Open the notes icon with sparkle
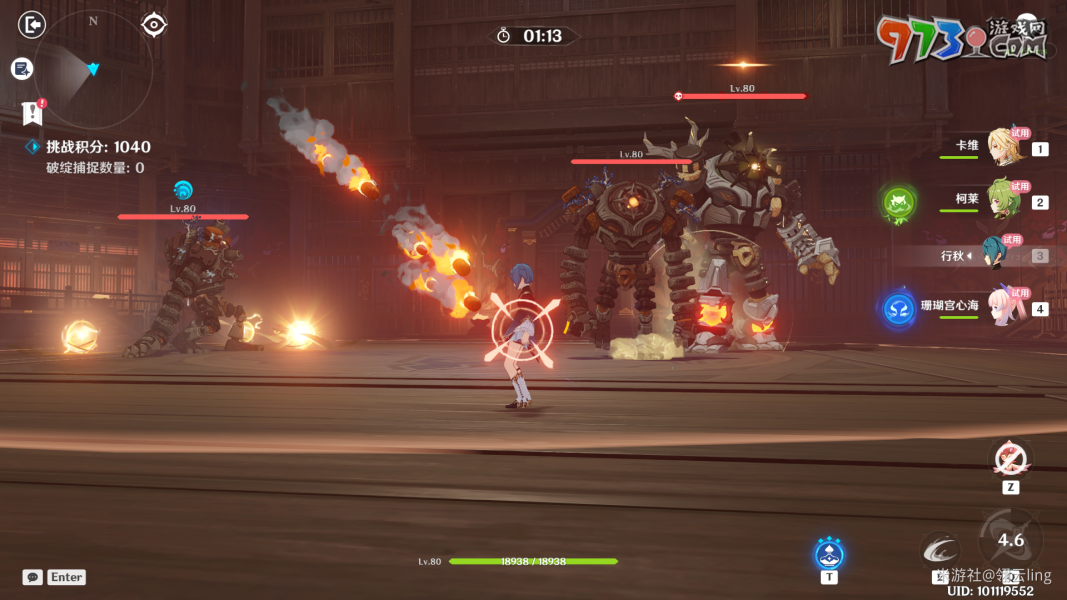This screenshot has height=600, width=1067. pyautogui.click(x=22, y=68)
